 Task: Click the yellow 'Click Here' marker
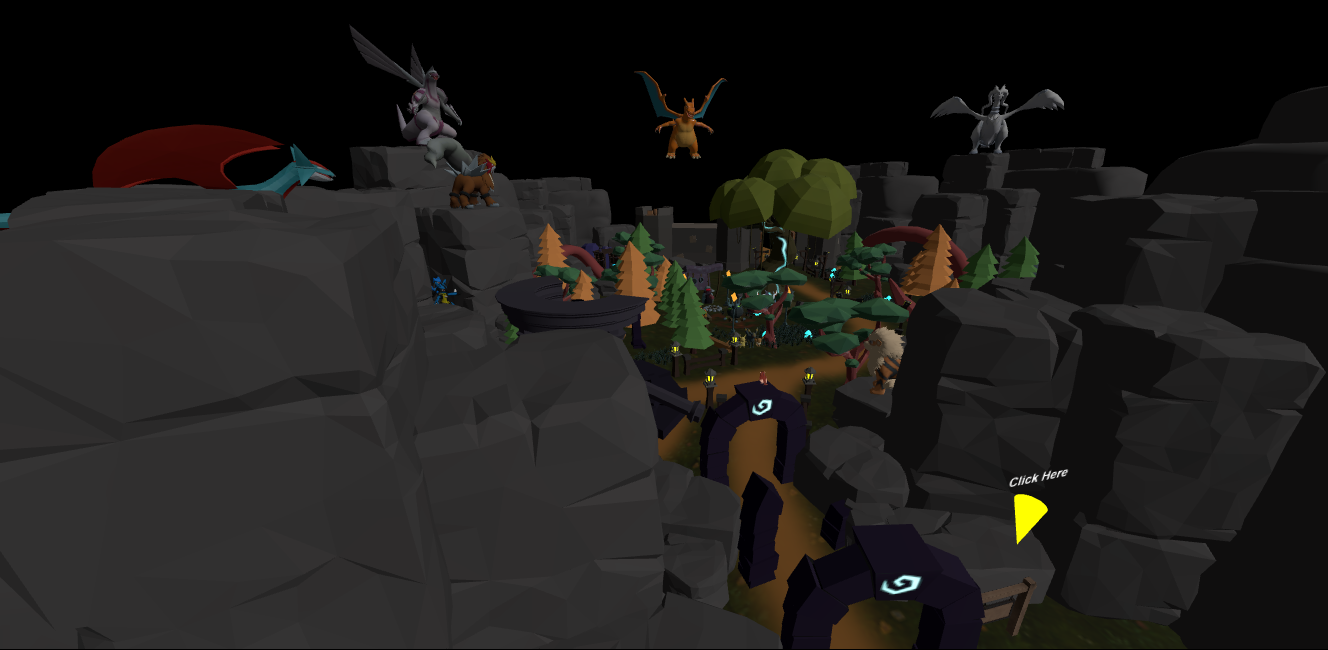tap(1027, 514)
